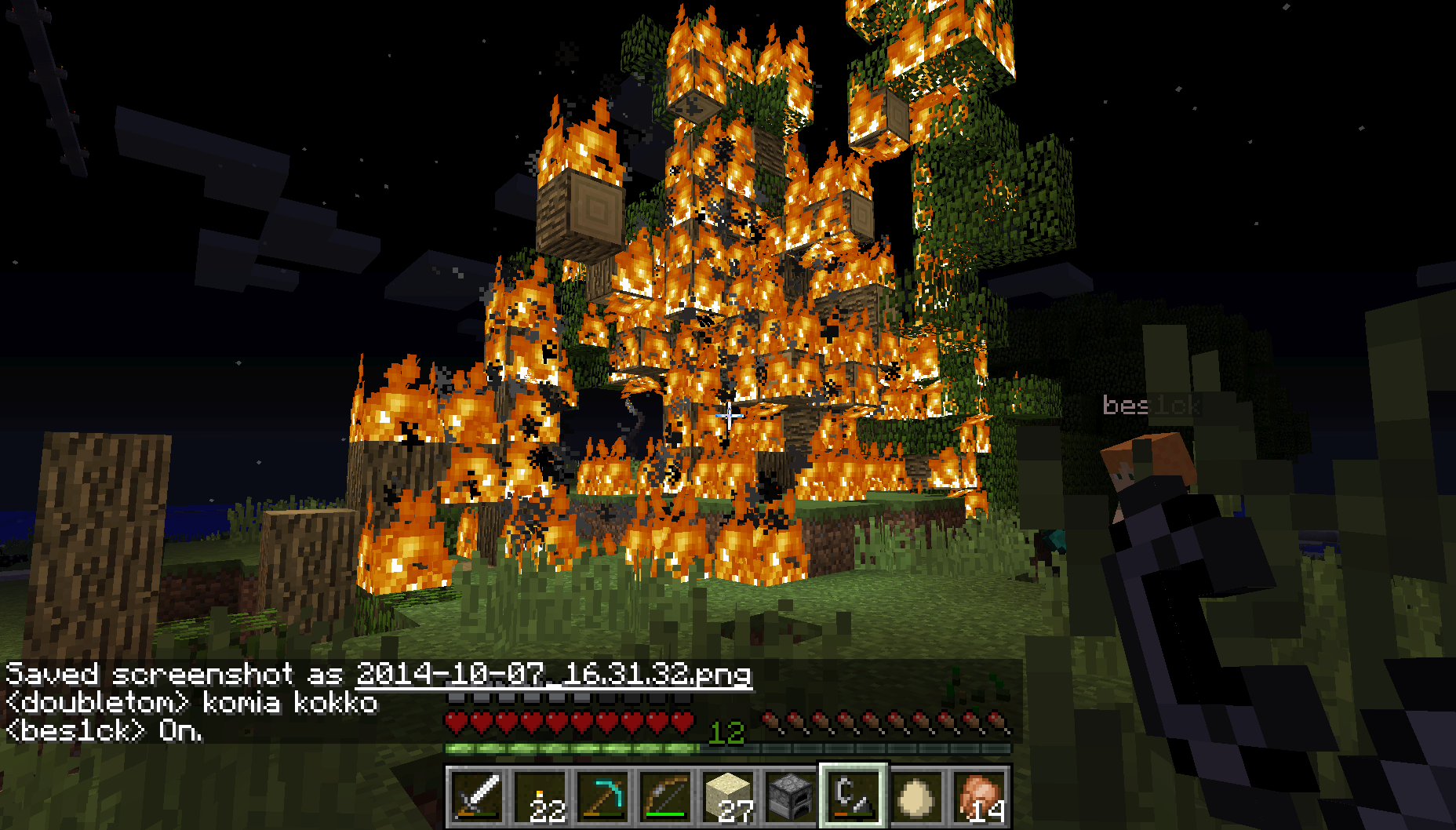
Task: Choose the raw chicken stack slot
Action: [979, 796]
